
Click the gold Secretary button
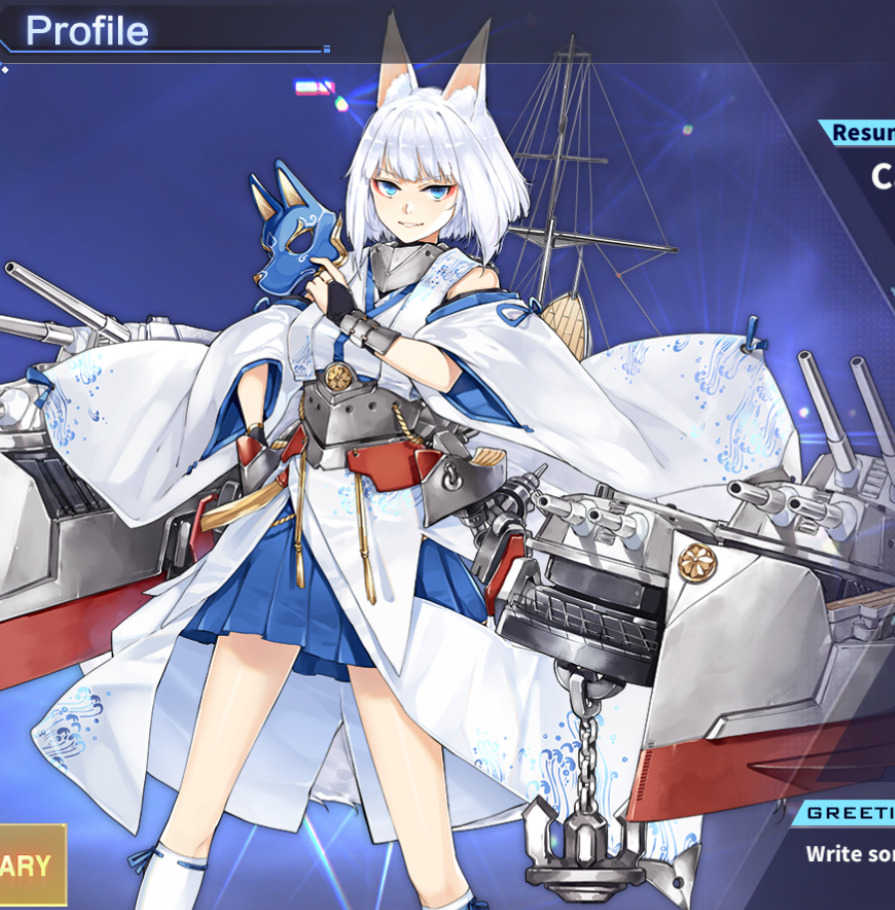pos(30,864)
